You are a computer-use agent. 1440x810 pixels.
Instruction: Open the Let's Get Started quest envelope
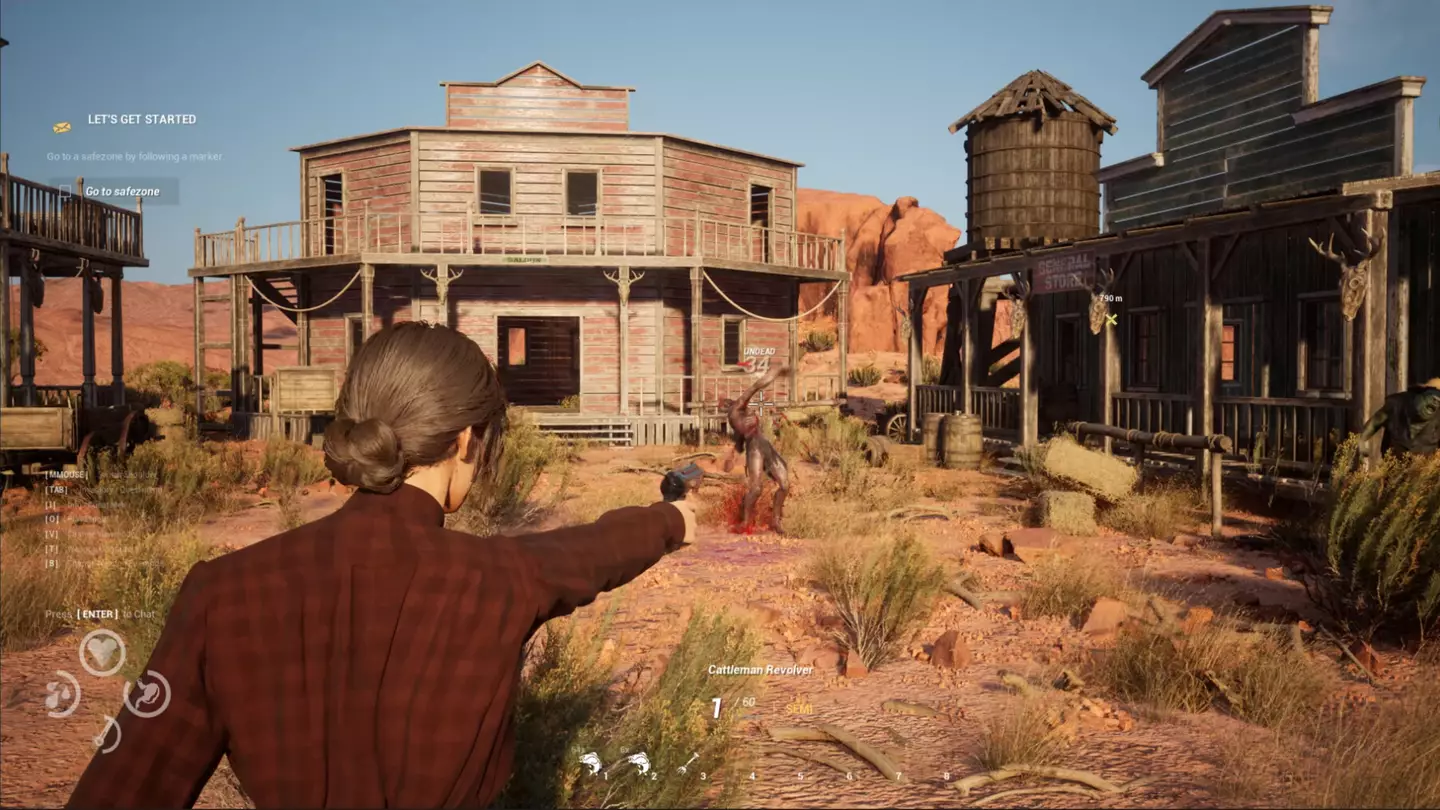click(x=62, y=127)
